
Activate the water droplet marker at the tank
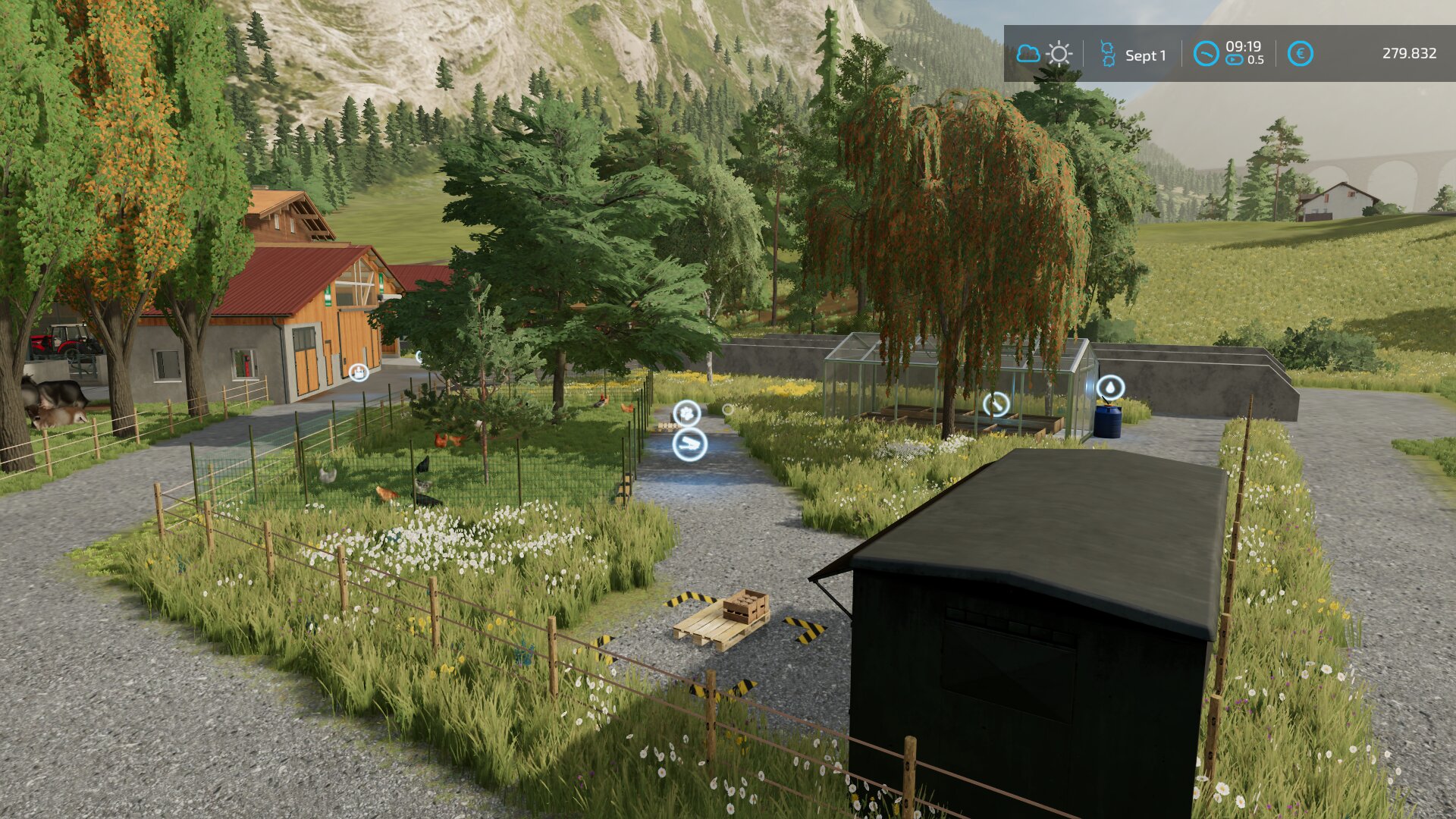click(1110, 388)
